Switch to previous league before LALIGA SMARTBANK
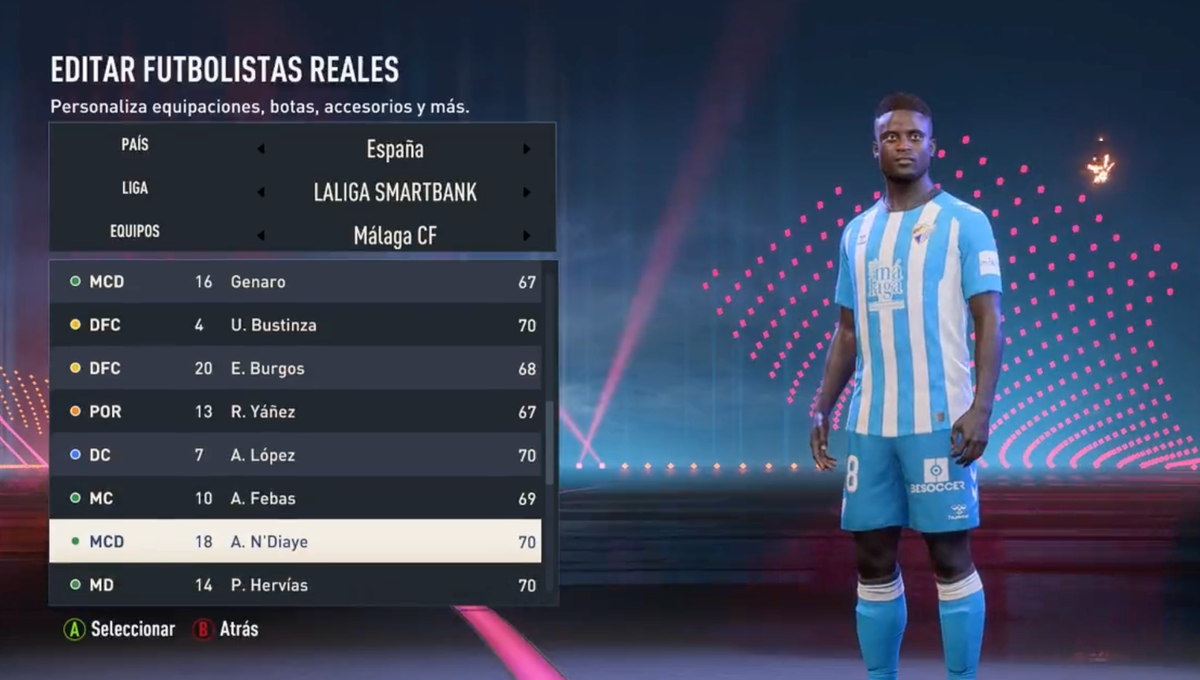Viewport: 1200px width, 680px height. 261,193
